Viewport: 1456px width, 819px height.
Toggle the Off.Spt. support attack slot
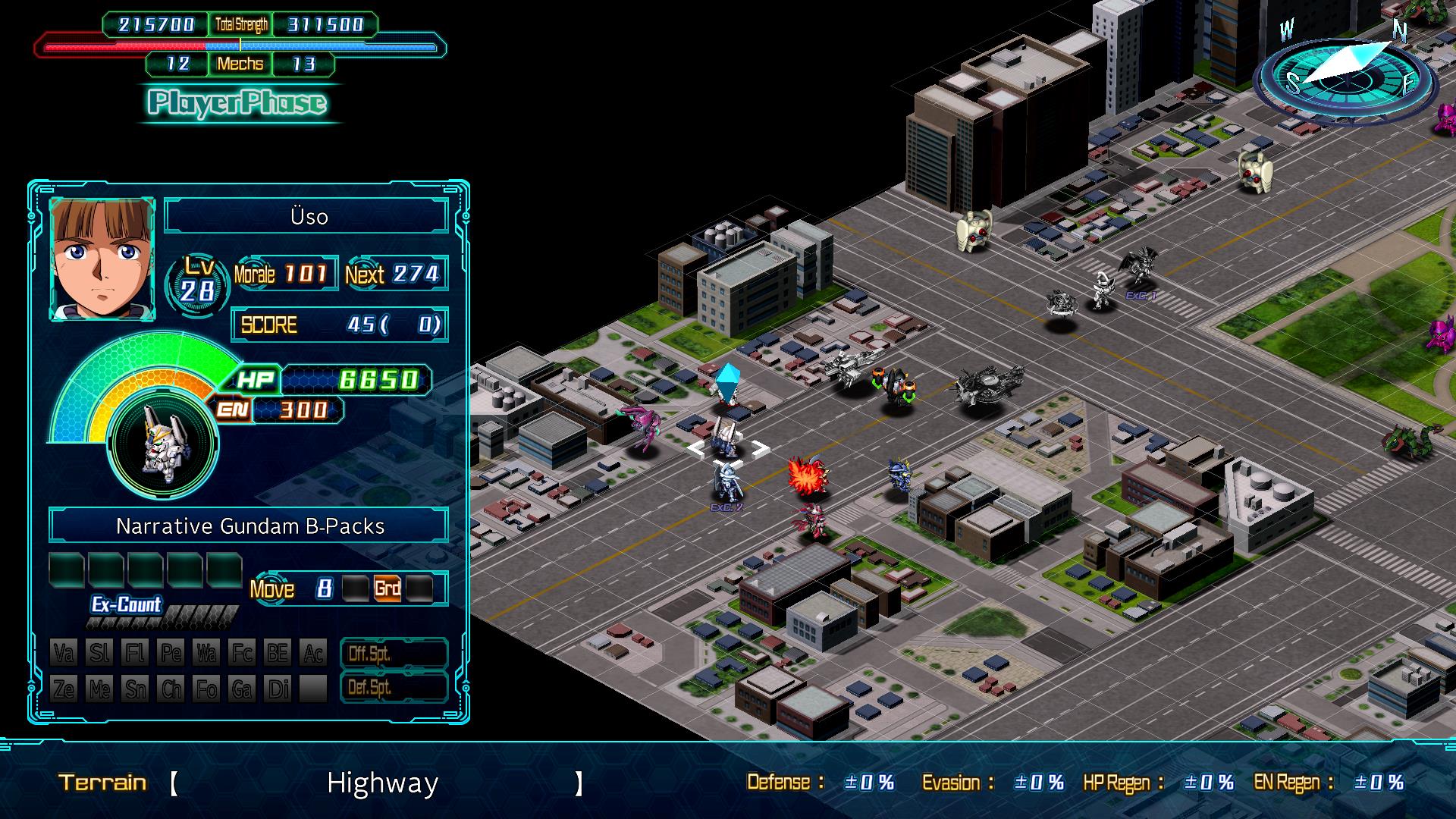click(x=394, y=653)
